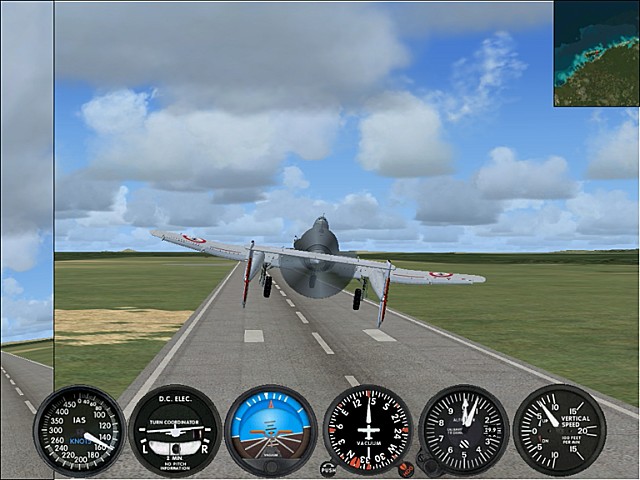Click the altimeter gauge

coord(464,428)
